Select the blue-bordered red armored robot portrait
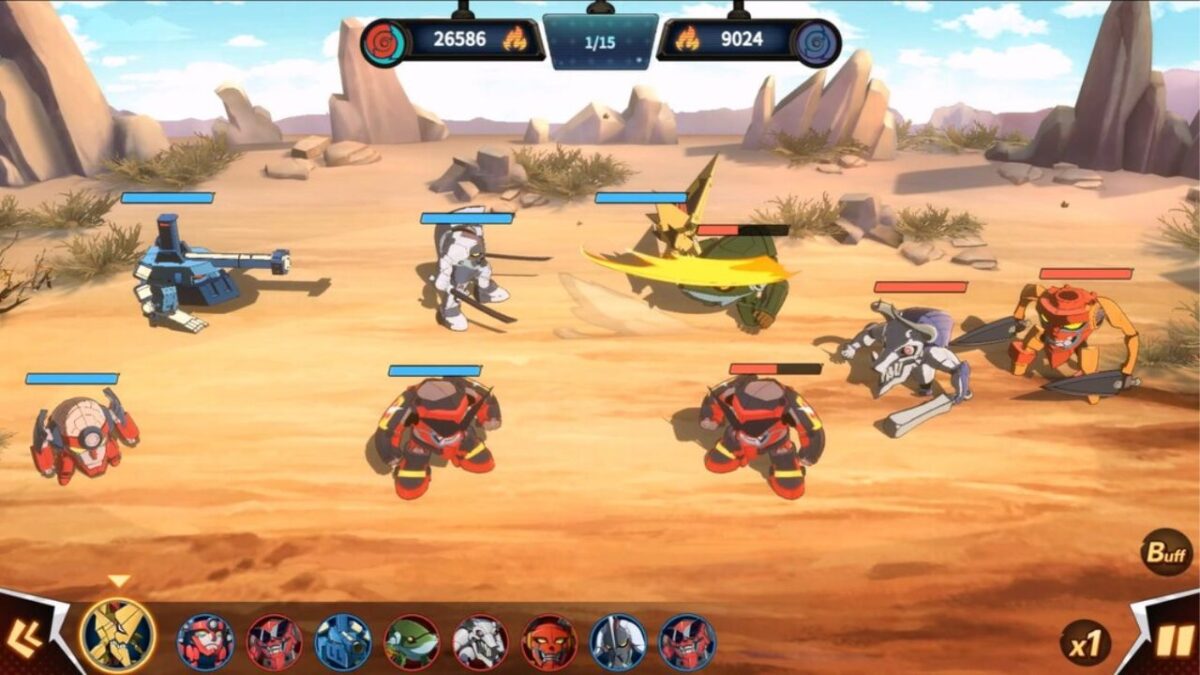1200x675 pixels. coord(686,642)
